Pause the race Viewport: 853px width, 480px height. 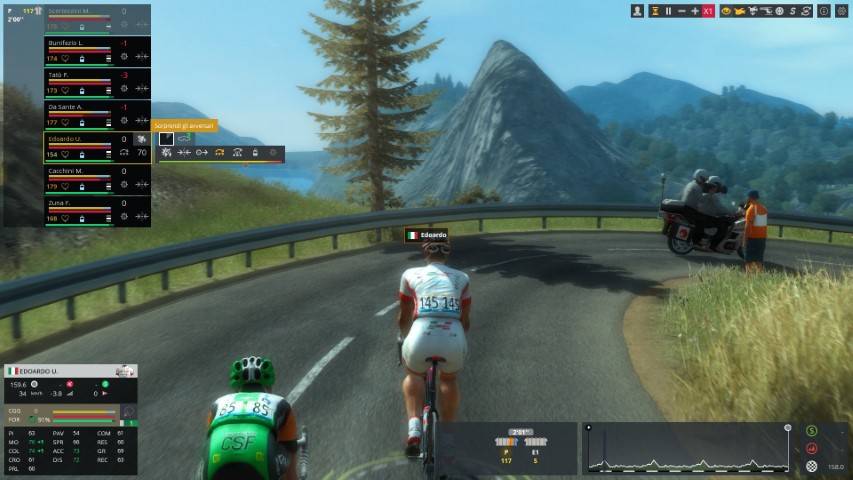pyautogui.click(x=668, y=11)
